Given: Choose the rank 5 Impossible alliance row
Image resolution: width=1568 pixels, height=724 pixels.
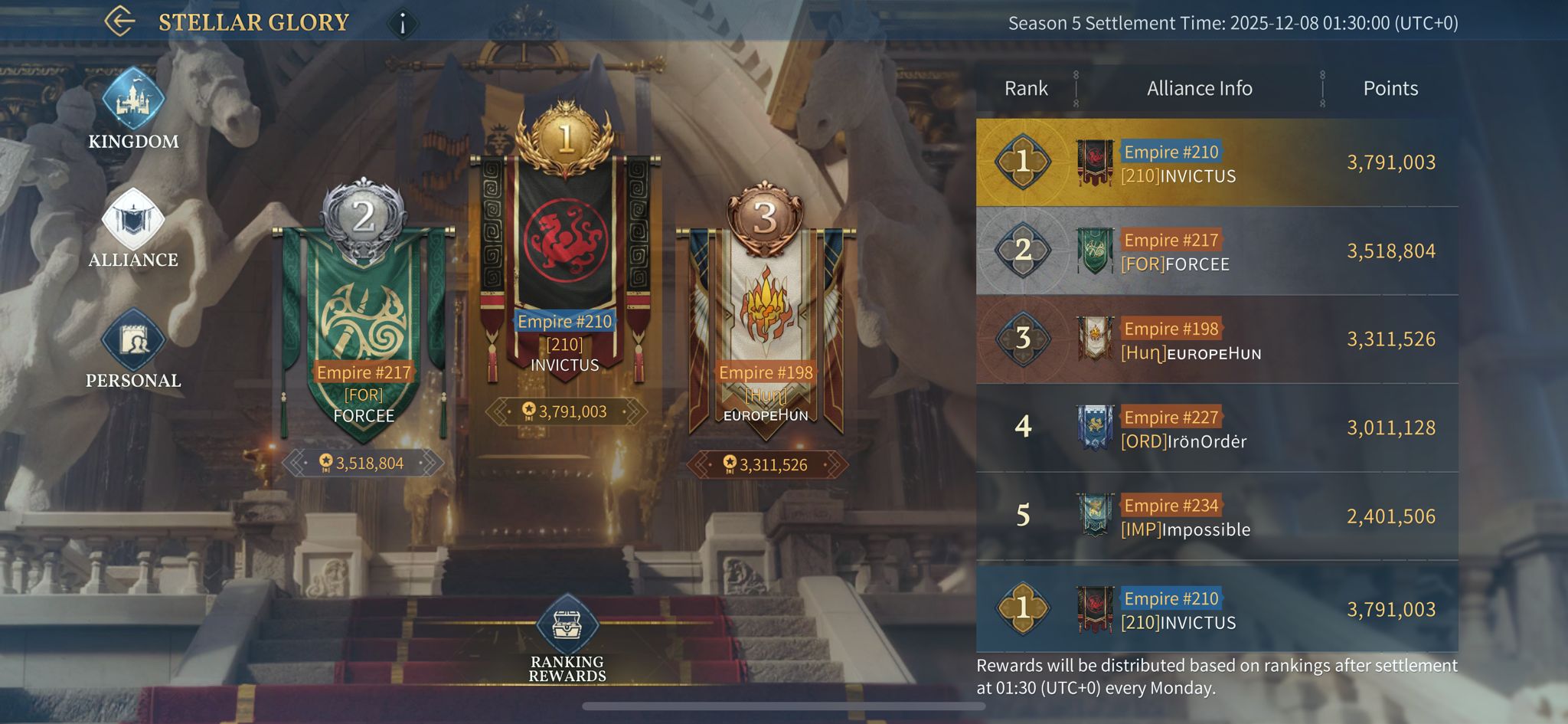Looking at the screenshot, I should coord(1217,516).
